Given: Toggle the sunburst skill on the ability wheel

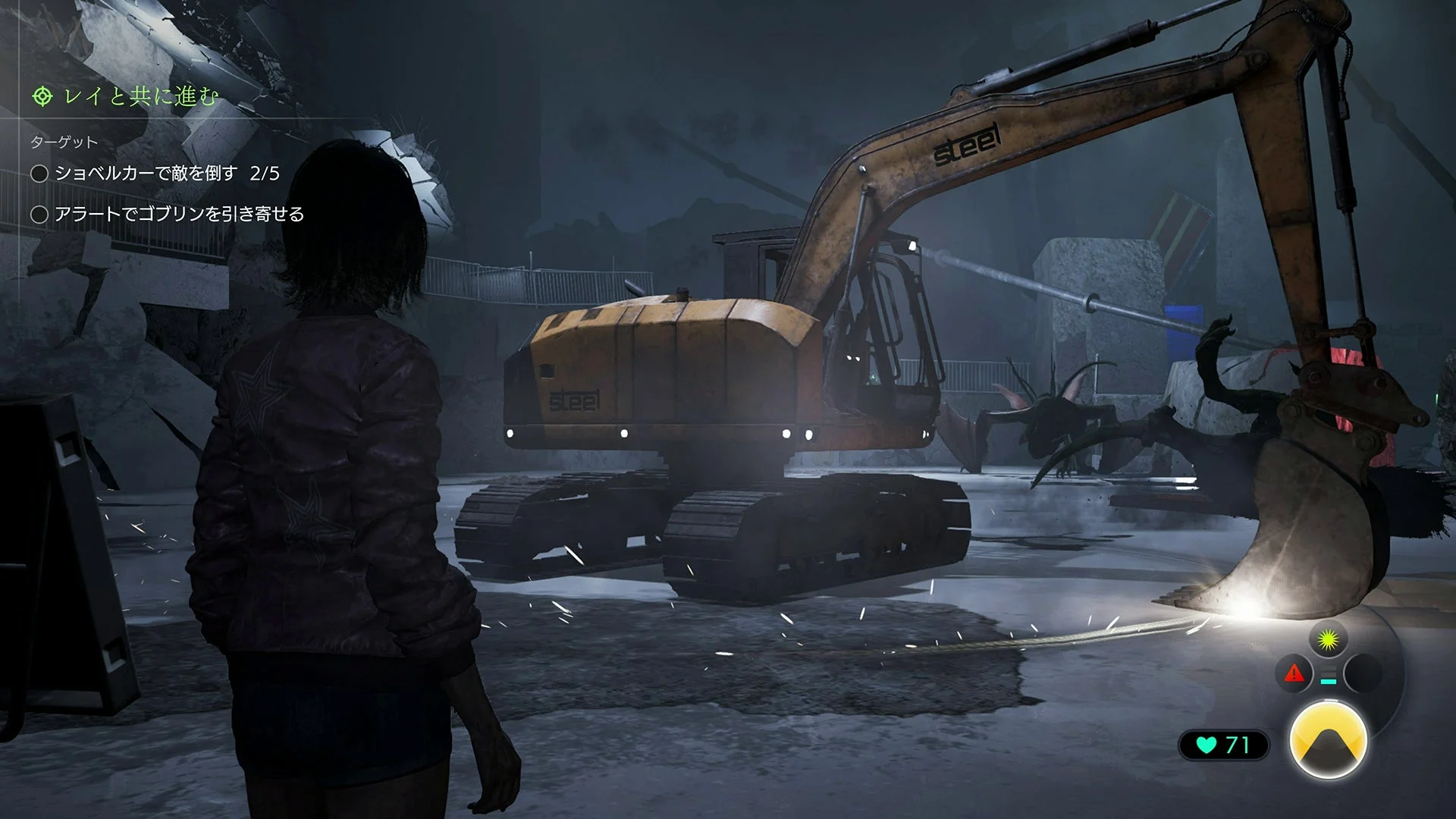Looking at the screenshot, I should [x=1328, y=638].
